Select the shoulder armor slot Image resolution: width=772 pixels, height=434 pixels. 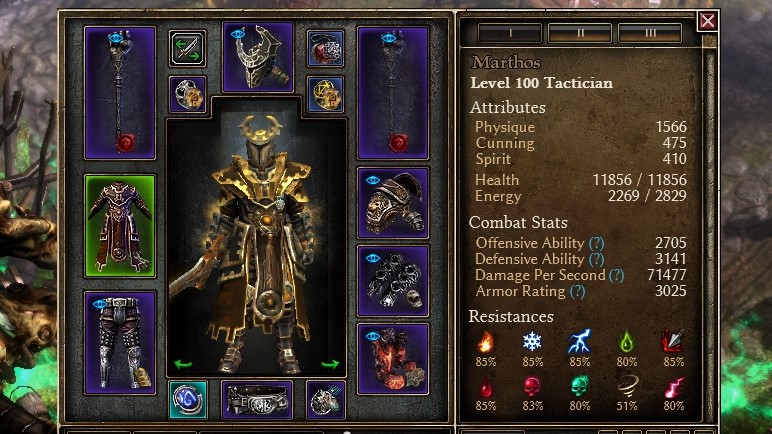tap(393, 203)
